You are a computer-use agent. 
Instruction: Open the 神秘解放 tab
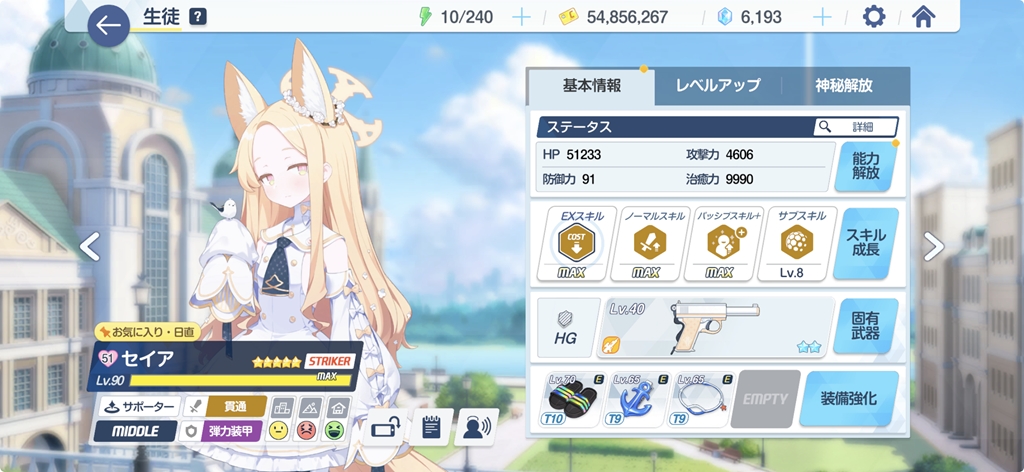pos(844,86)
